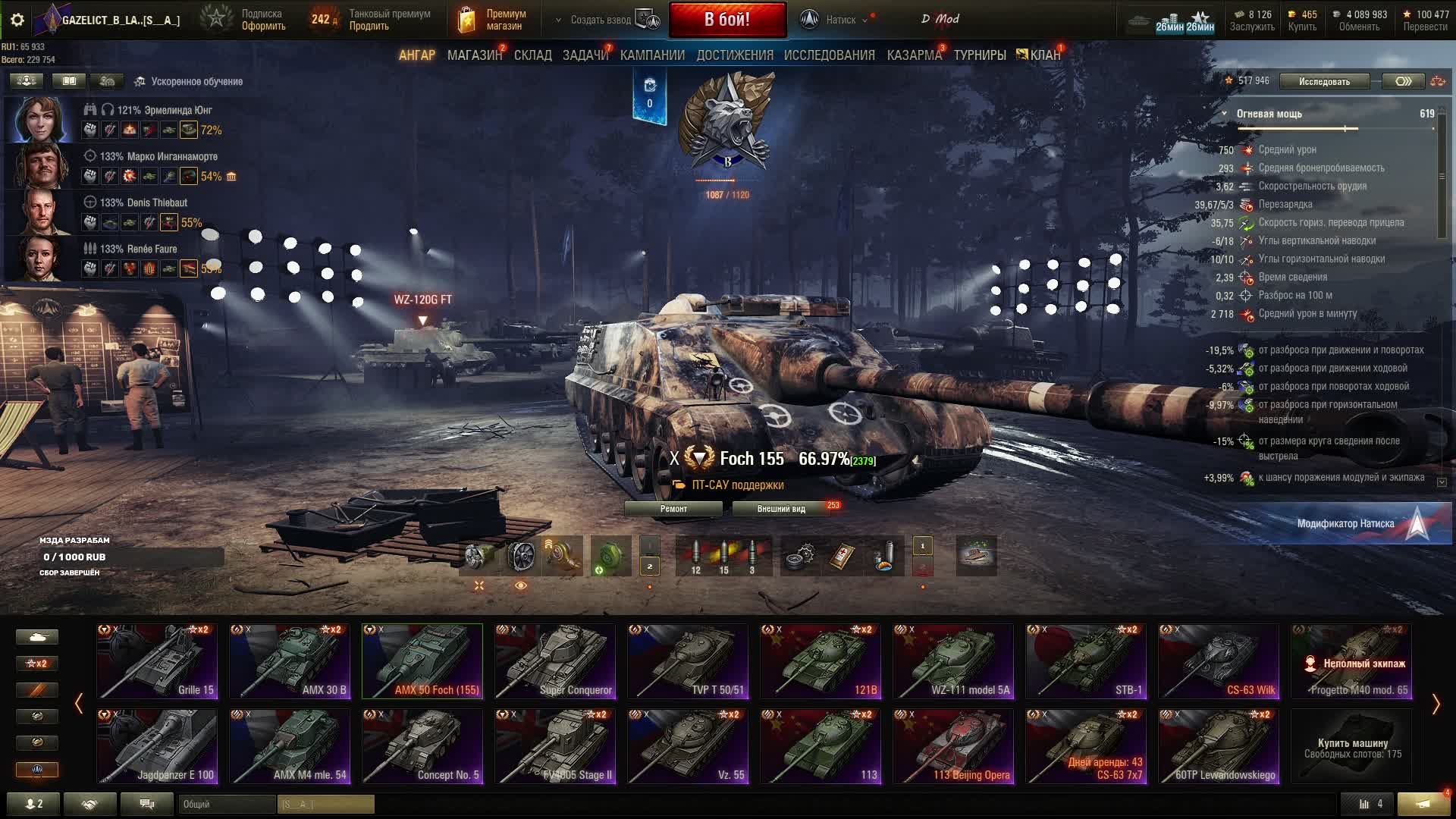This screenshot has width=1456, height=819.
Task: Start the battle with the red button
Action: 726,20
